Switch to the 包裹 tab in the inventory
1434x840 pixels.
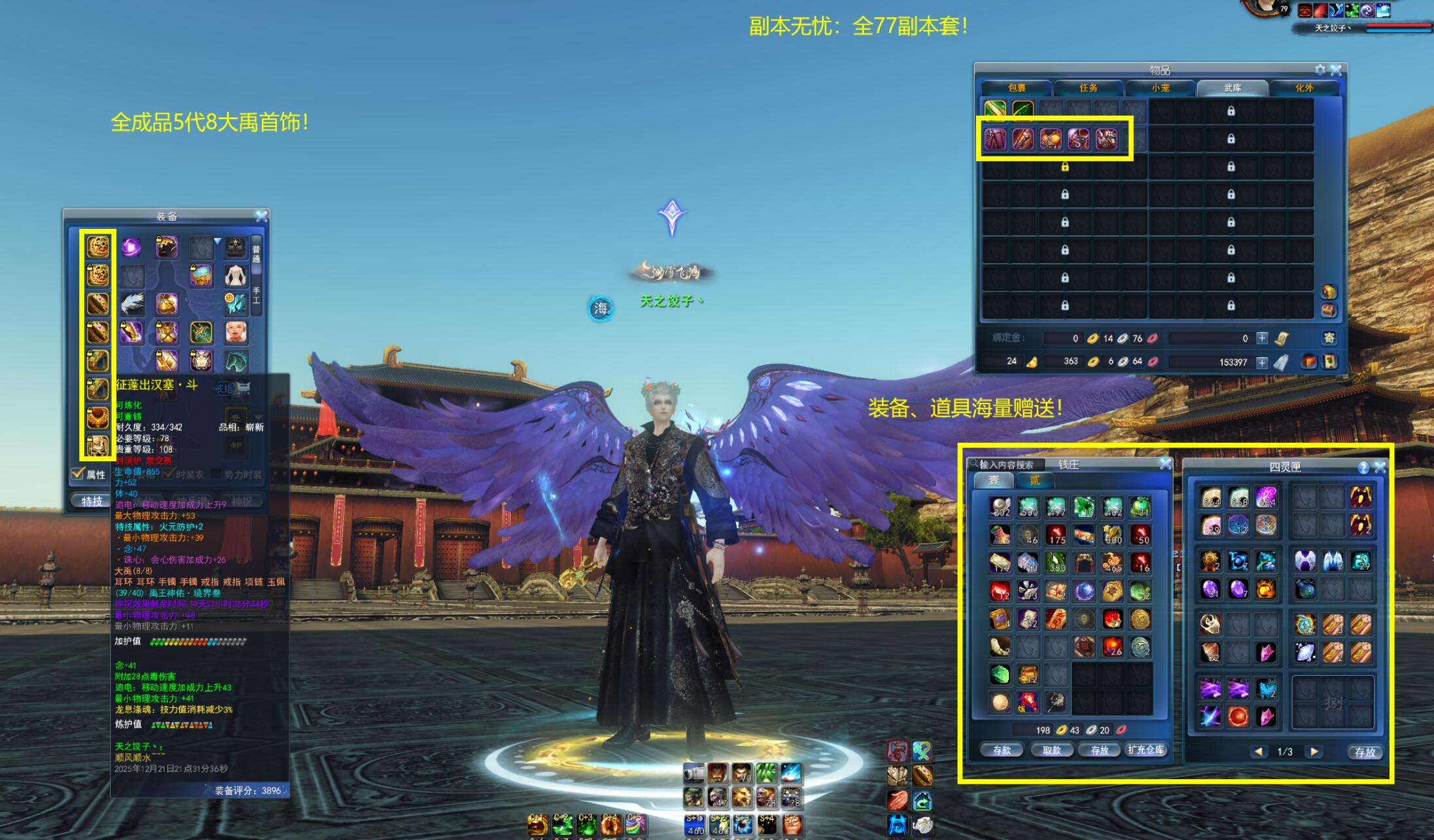(1016, 88)
